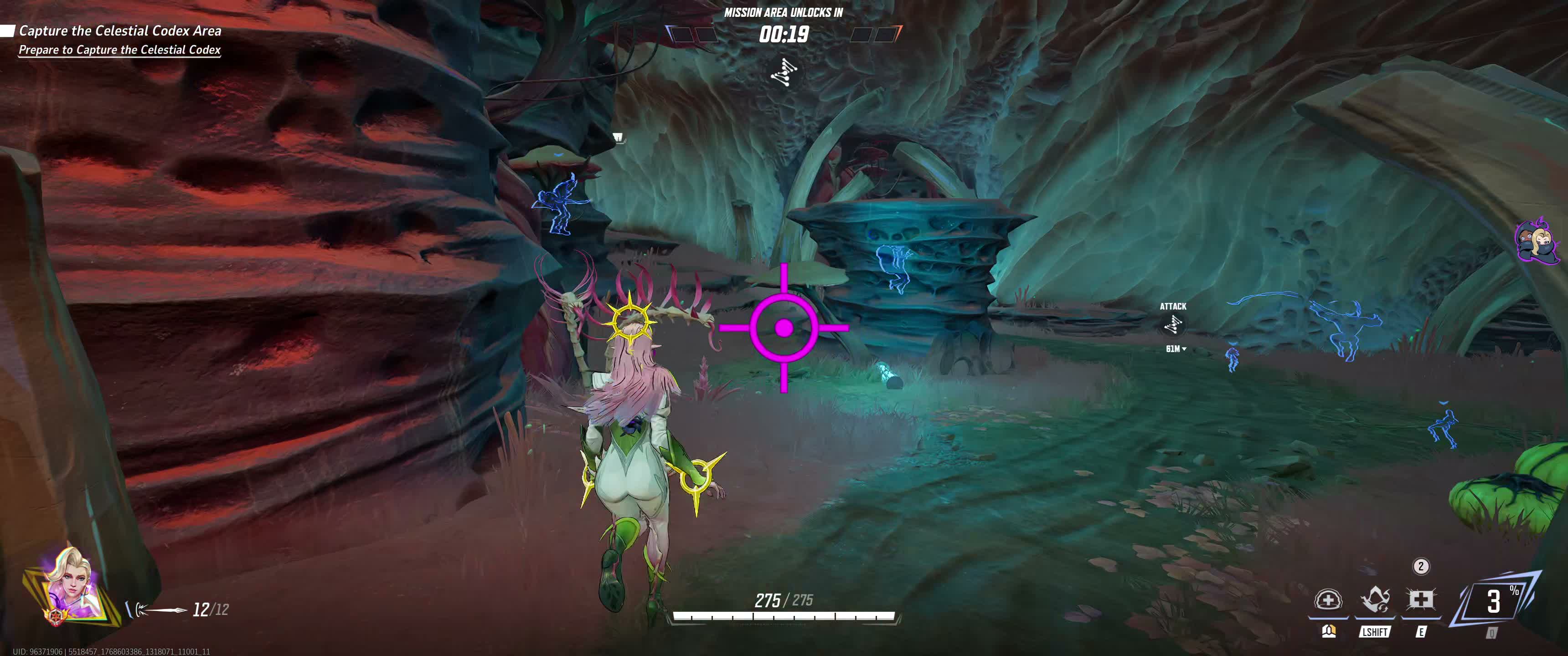Select the Capture the Celestial Codex Area objective

click(120, 31)
